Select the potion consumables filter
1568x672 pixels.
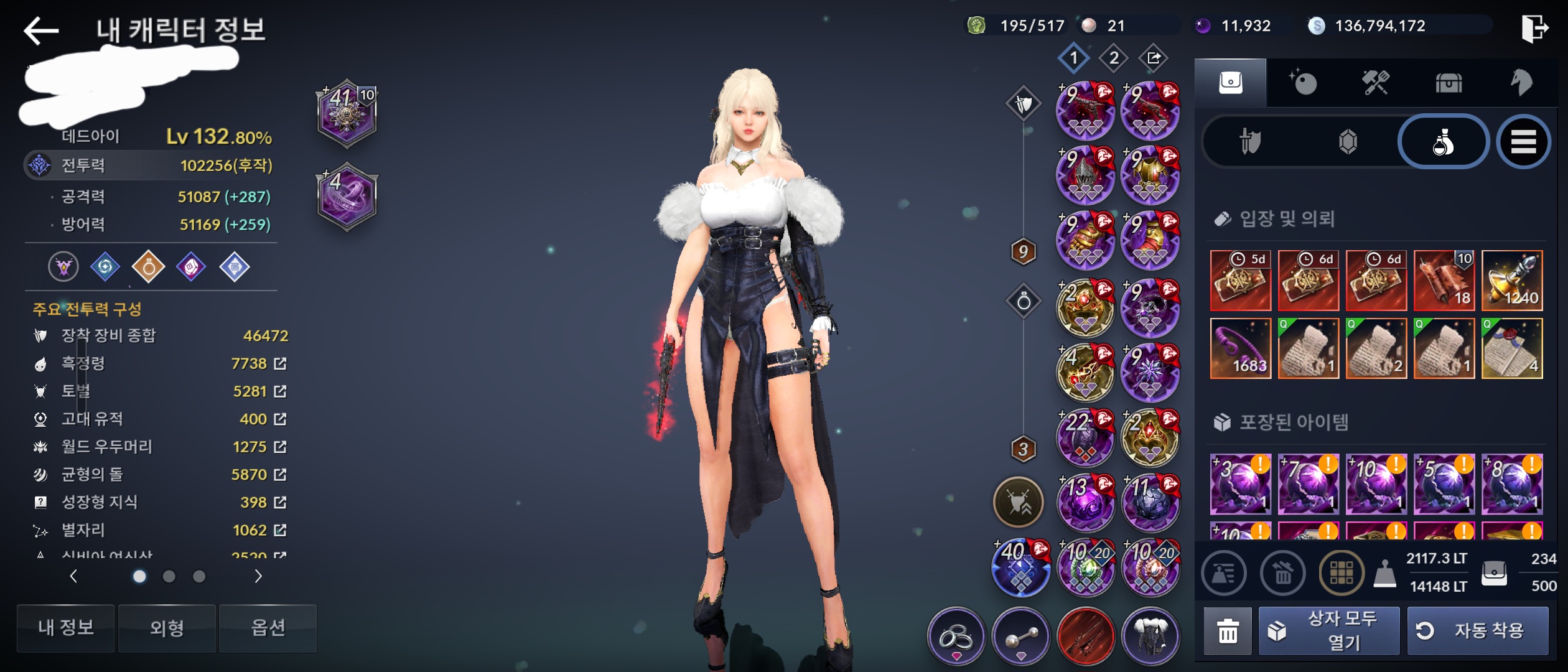[x=1443, y=142]
